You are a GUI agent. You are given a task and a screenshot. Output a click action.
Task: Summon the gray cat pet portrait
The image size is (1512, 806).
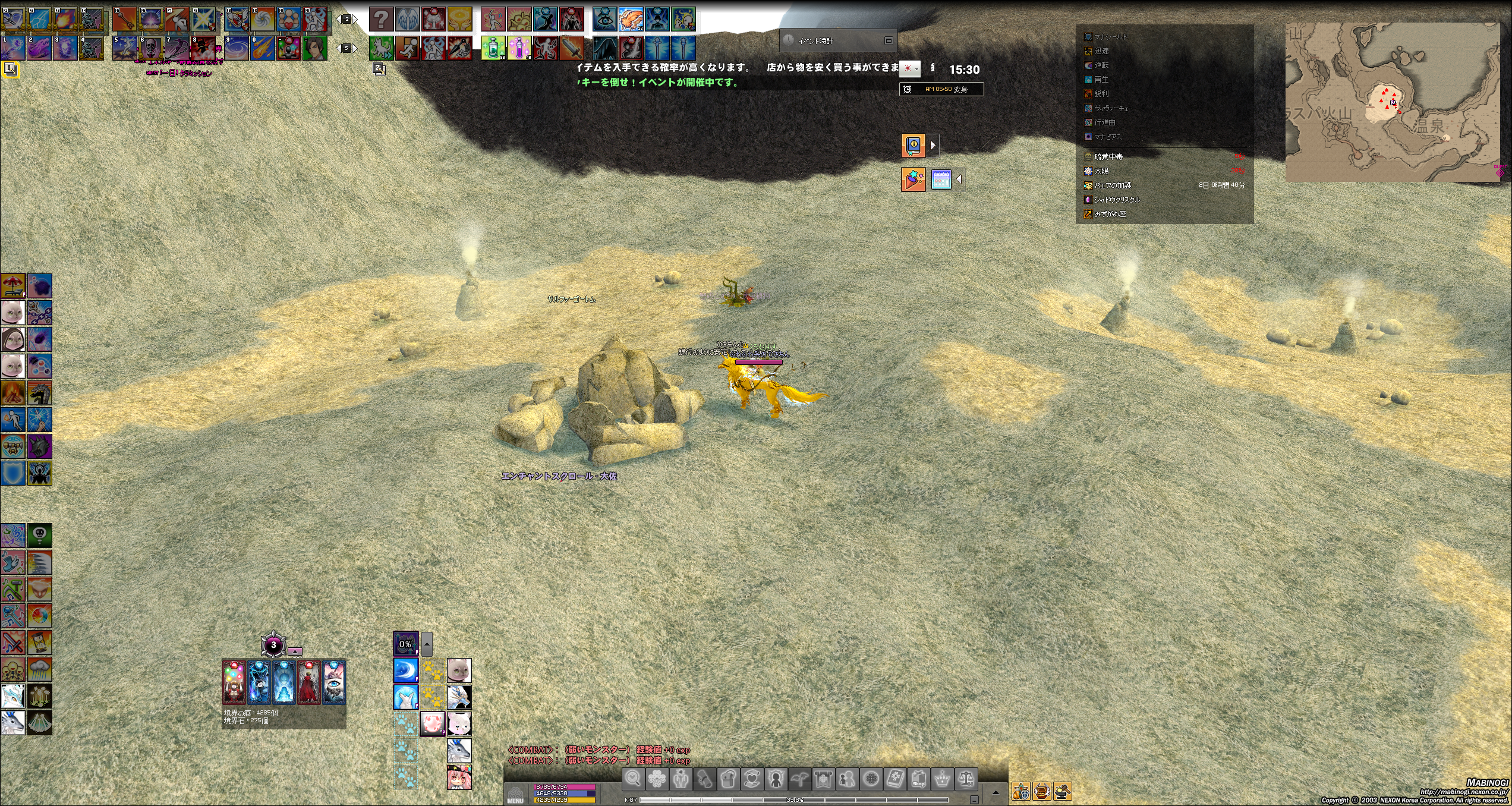(459, 670)
